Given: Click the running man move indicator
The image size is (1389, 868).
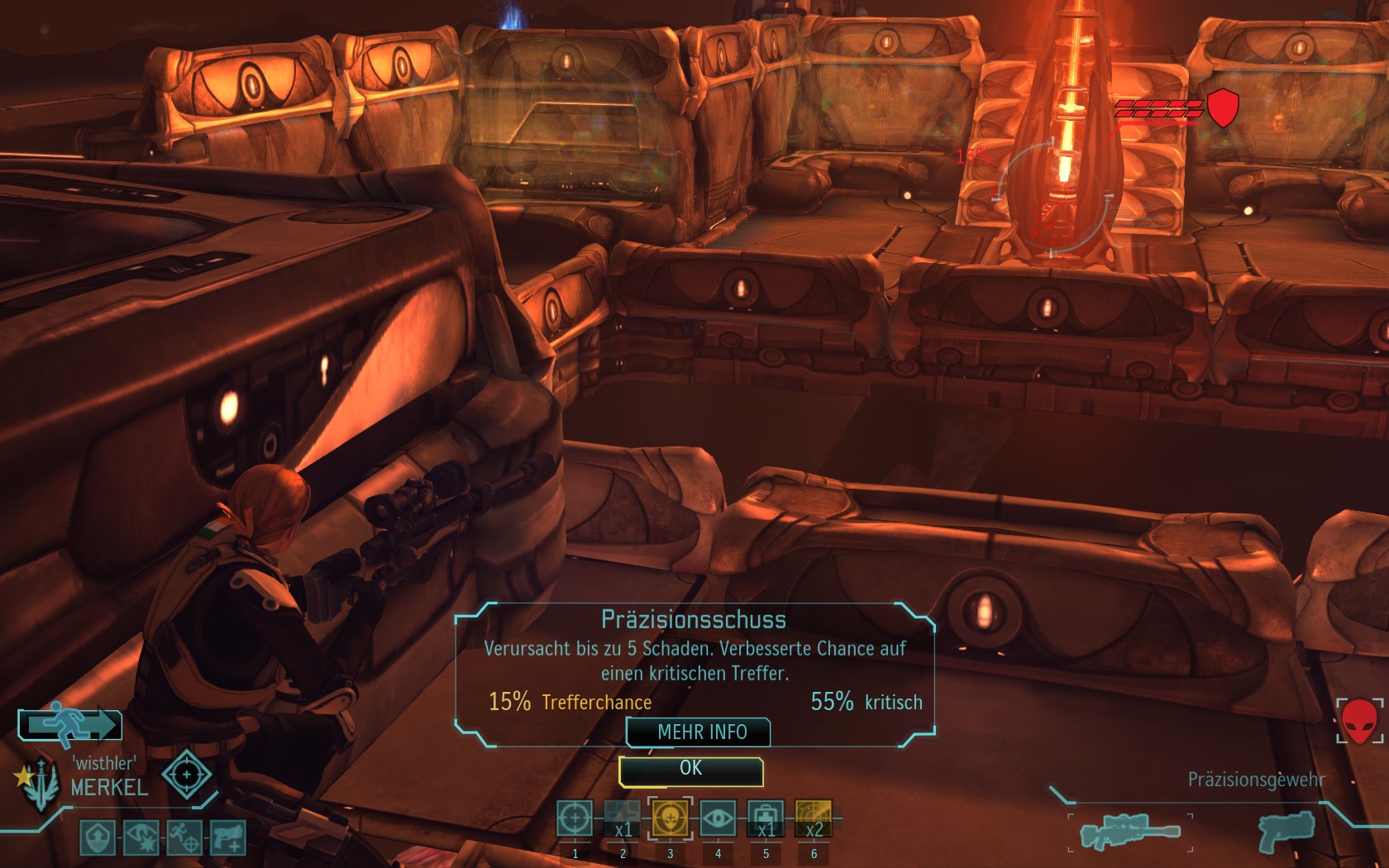Looking at the screenshot, I should (70, 725).
